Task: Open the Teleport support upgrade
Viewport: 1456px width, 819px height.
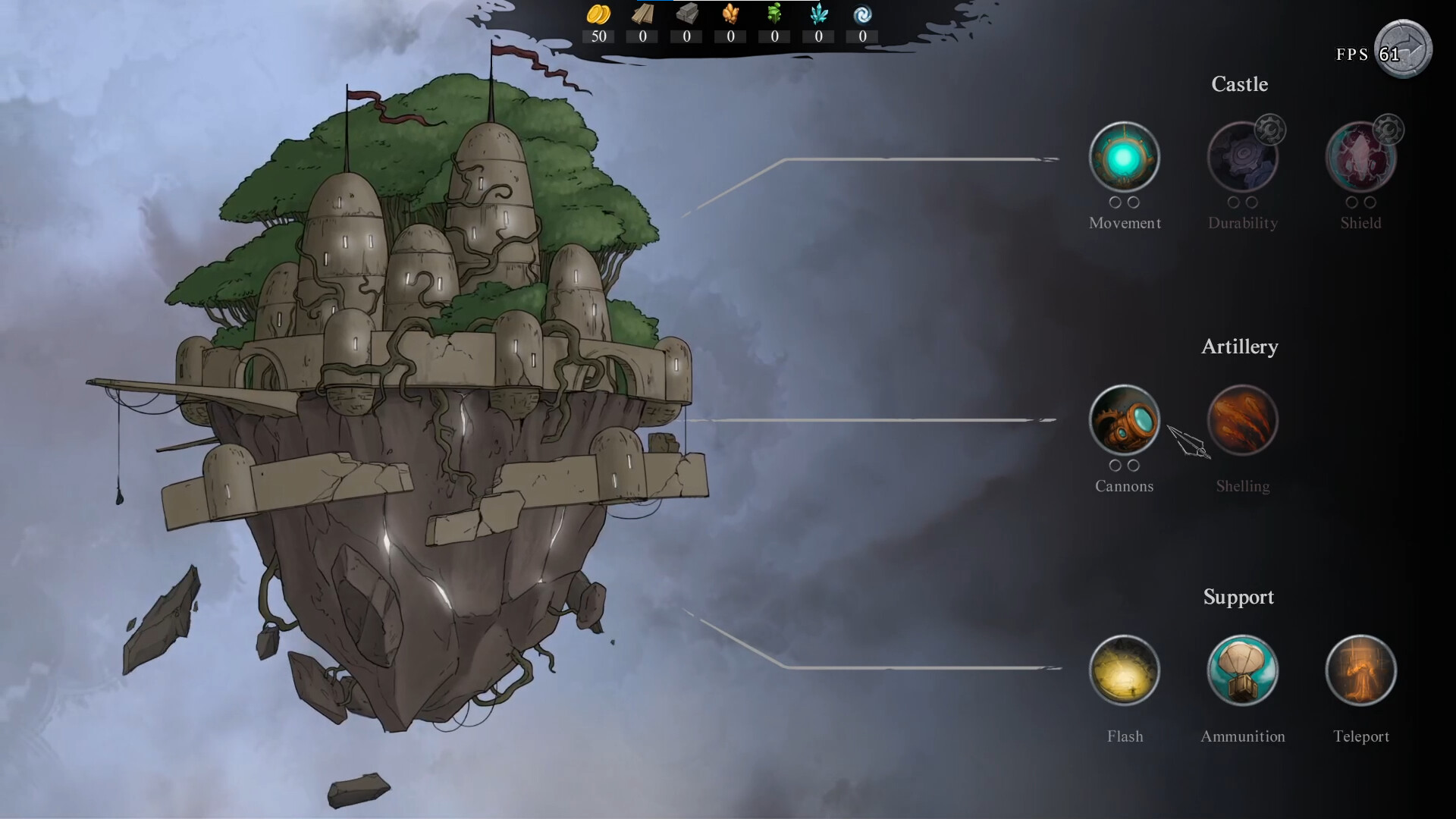Action: pos(1360,670)
